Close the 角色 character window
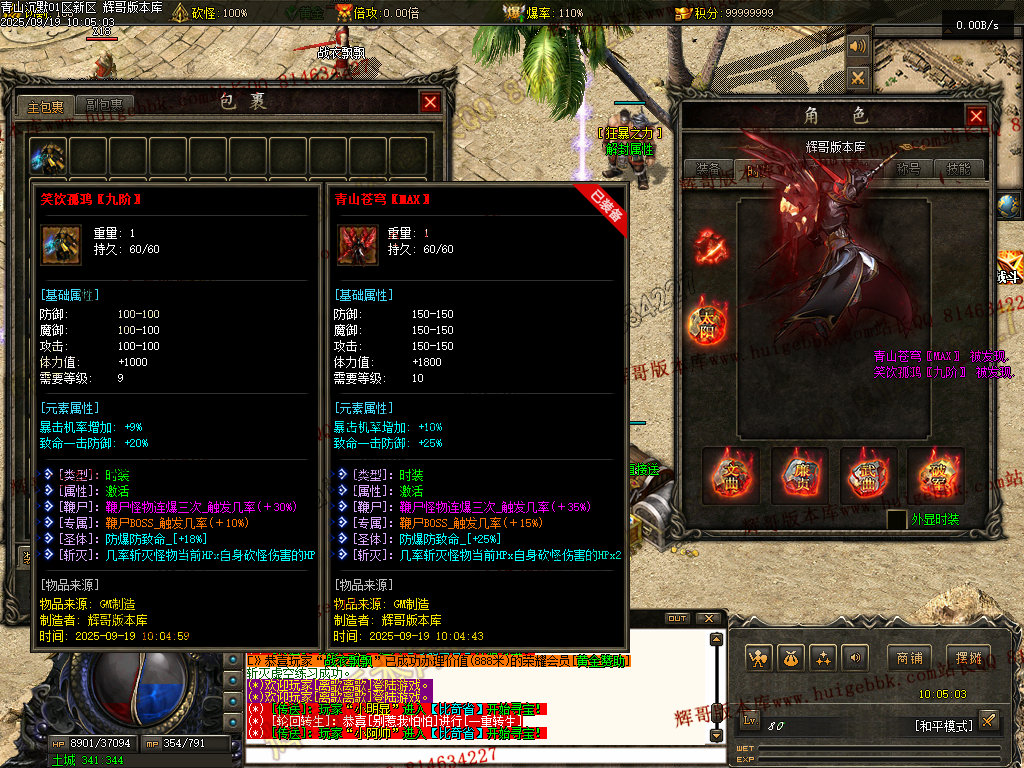 point(976,117)
